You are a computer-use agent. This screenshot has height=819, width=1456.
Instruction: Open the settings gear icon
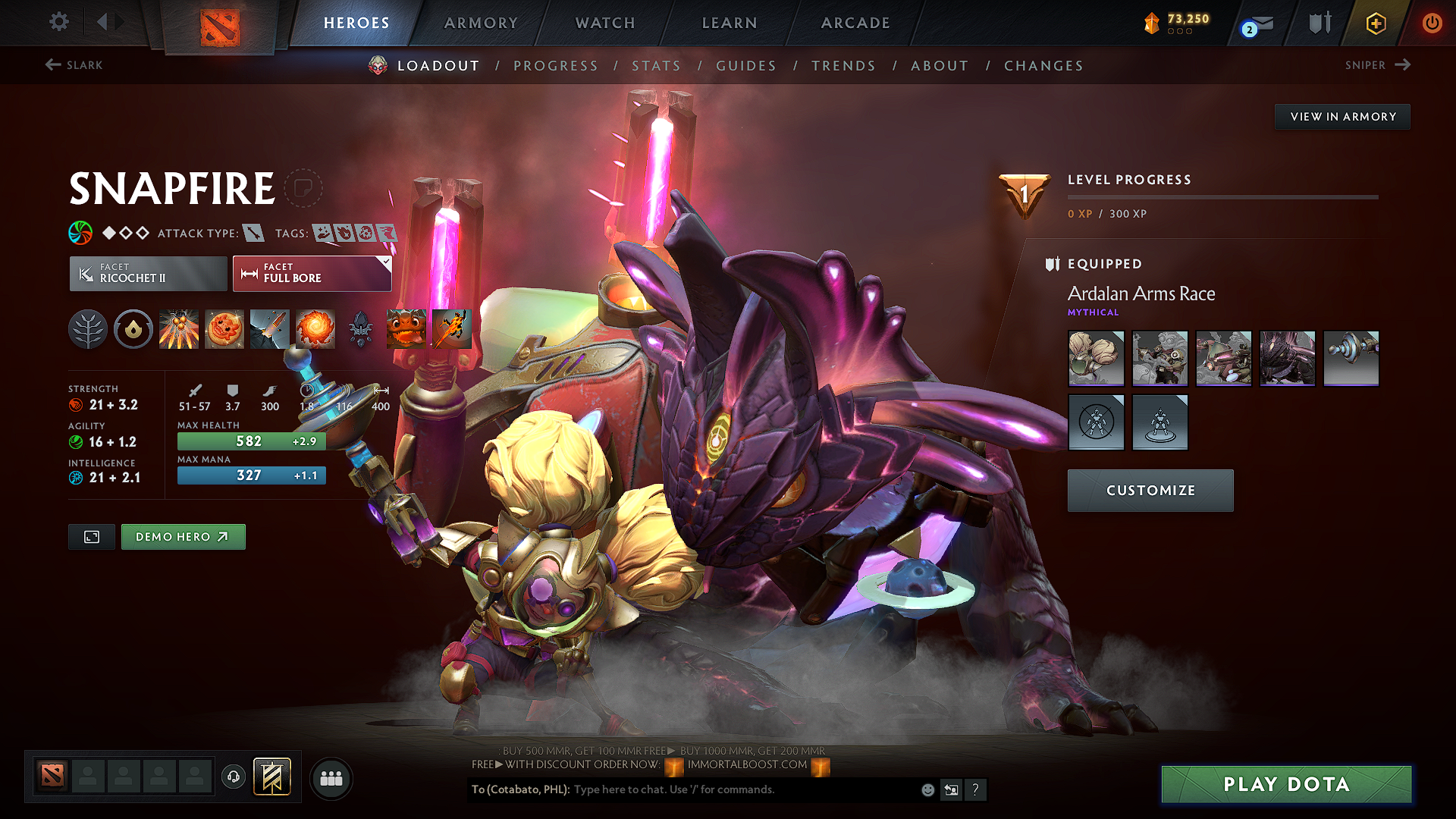[58, 23]
